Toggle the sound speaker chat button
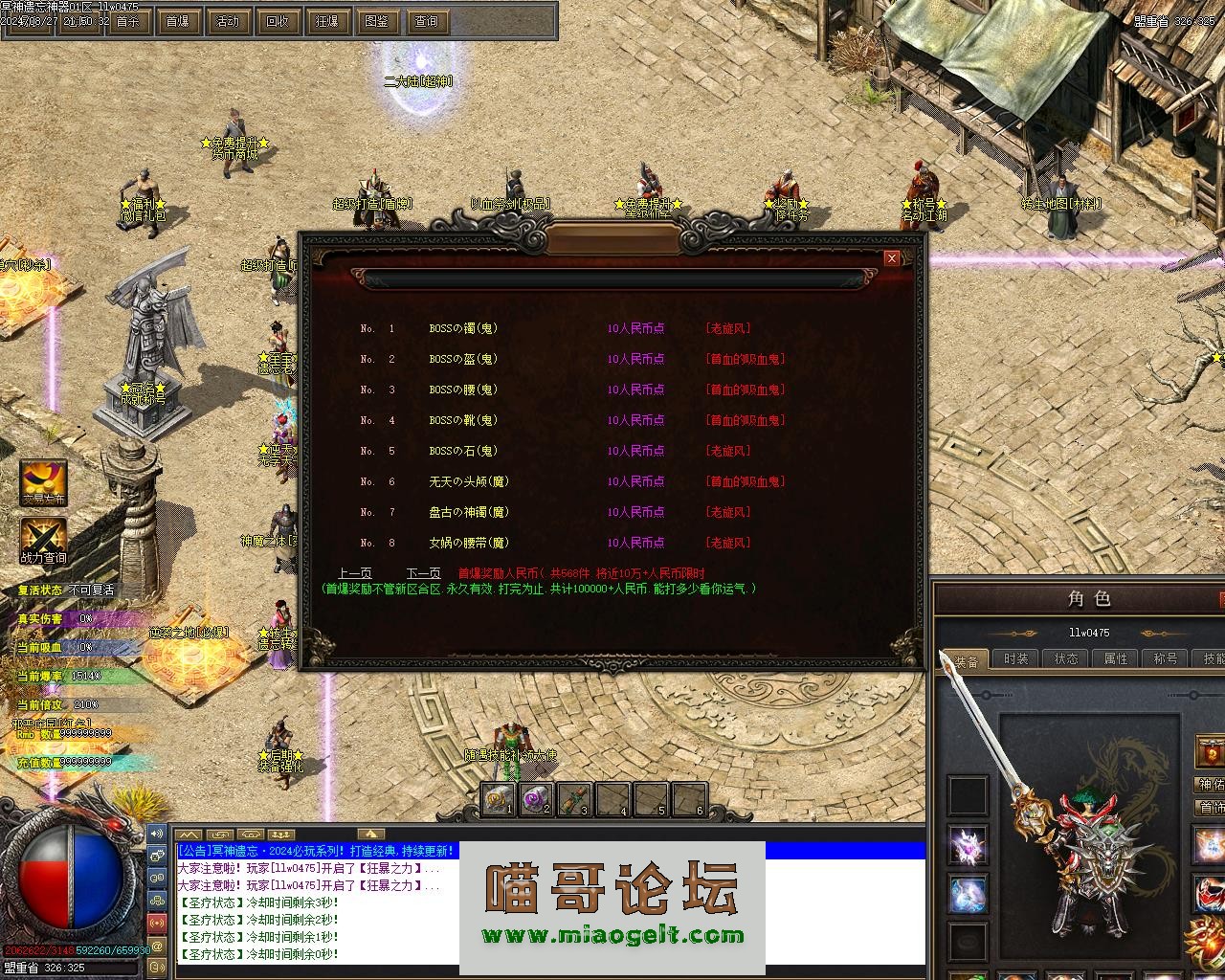 (x=156, y=835)
